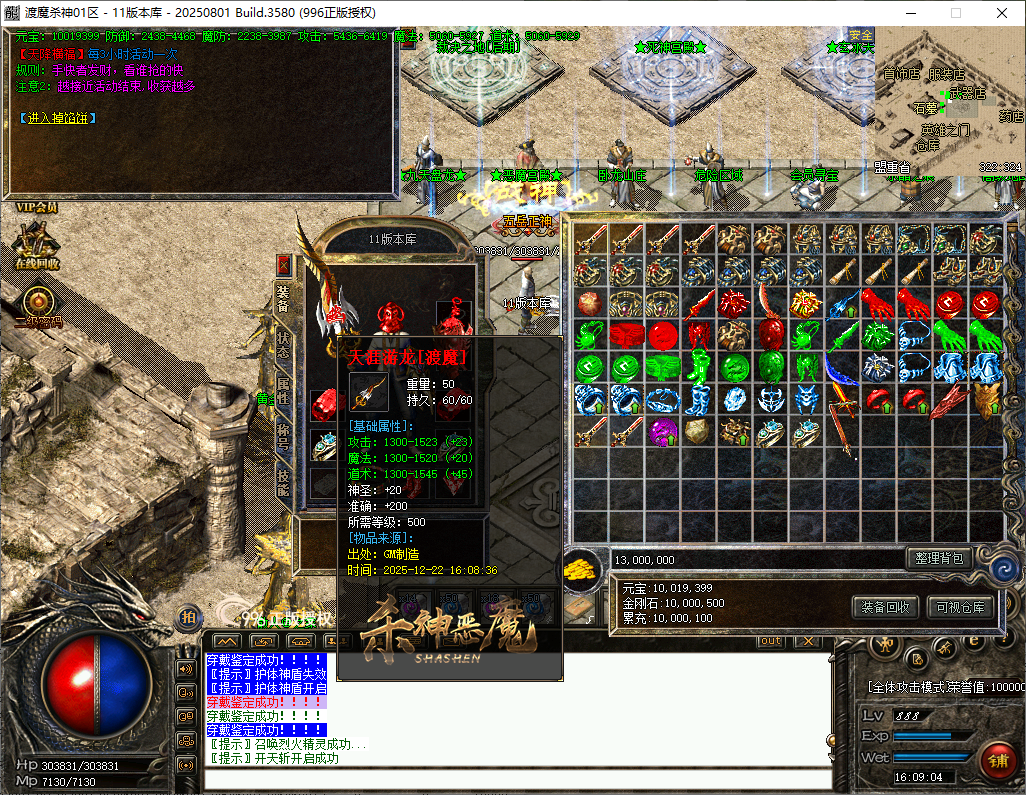Screen dimensions: 1026x795
Task: Show the 技能 skills tab
Action: [x=283, y=480]
